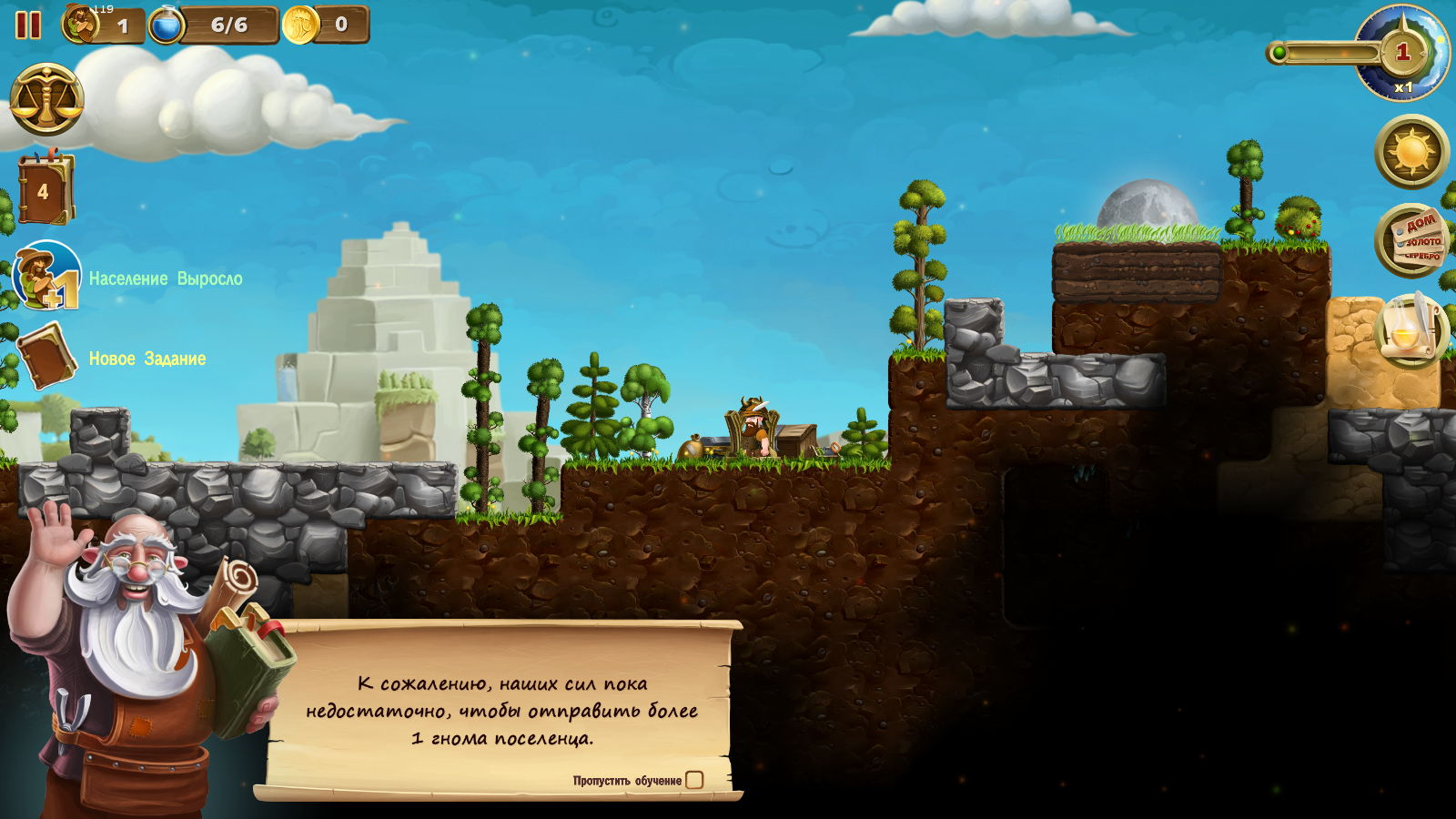Screen dimensions: 1456x819
Task: Open the scroll and potion crafting button
Action: pos(1411,329)
